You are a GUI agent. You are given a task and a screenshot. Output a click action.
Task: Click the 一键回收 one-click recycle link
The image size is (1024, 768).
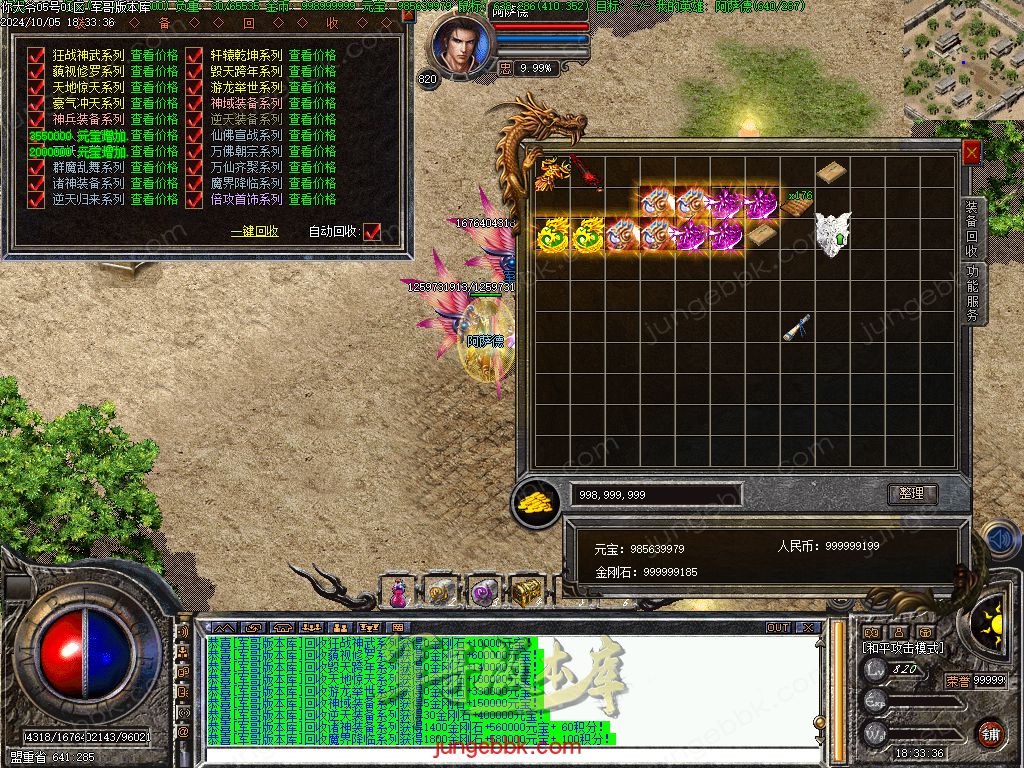(x=255, y=232)
